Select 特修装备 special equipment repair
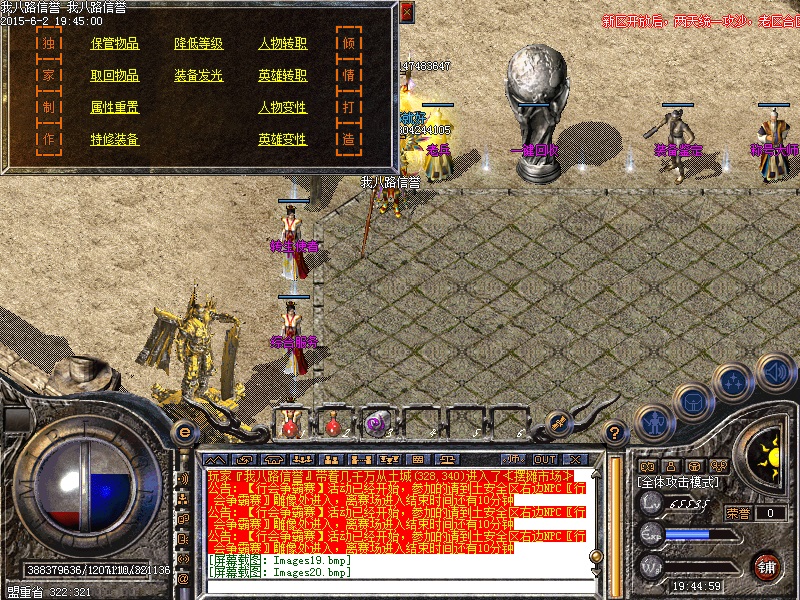 click(x=115, y=140)
